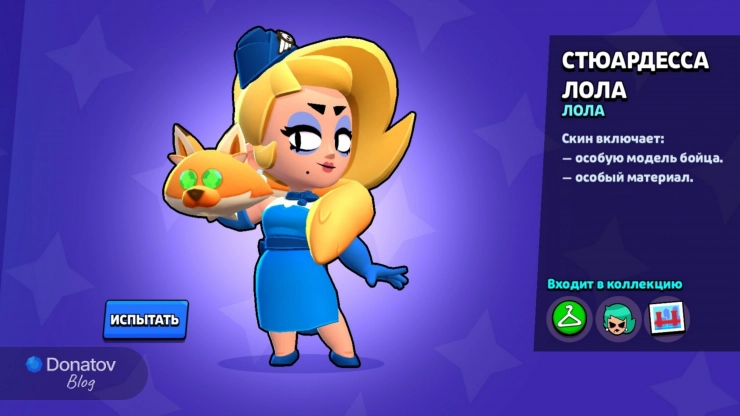Try the skin with the ИСПЫТАТЬ button
Screen dimensions: 740x416
click(x=145, y=319)
